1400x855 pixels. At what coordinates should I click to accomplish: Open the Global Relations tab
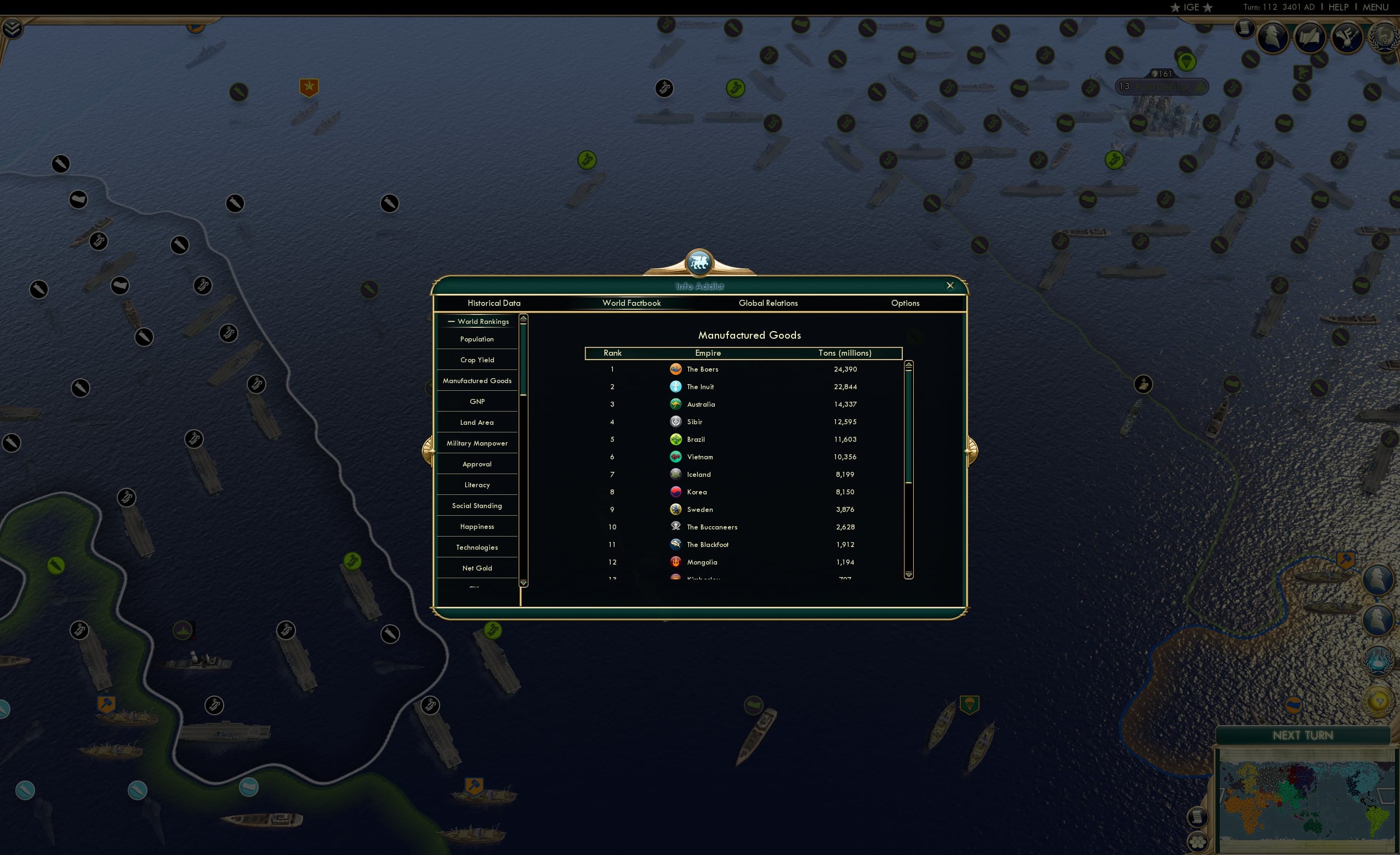coord(768,303)
